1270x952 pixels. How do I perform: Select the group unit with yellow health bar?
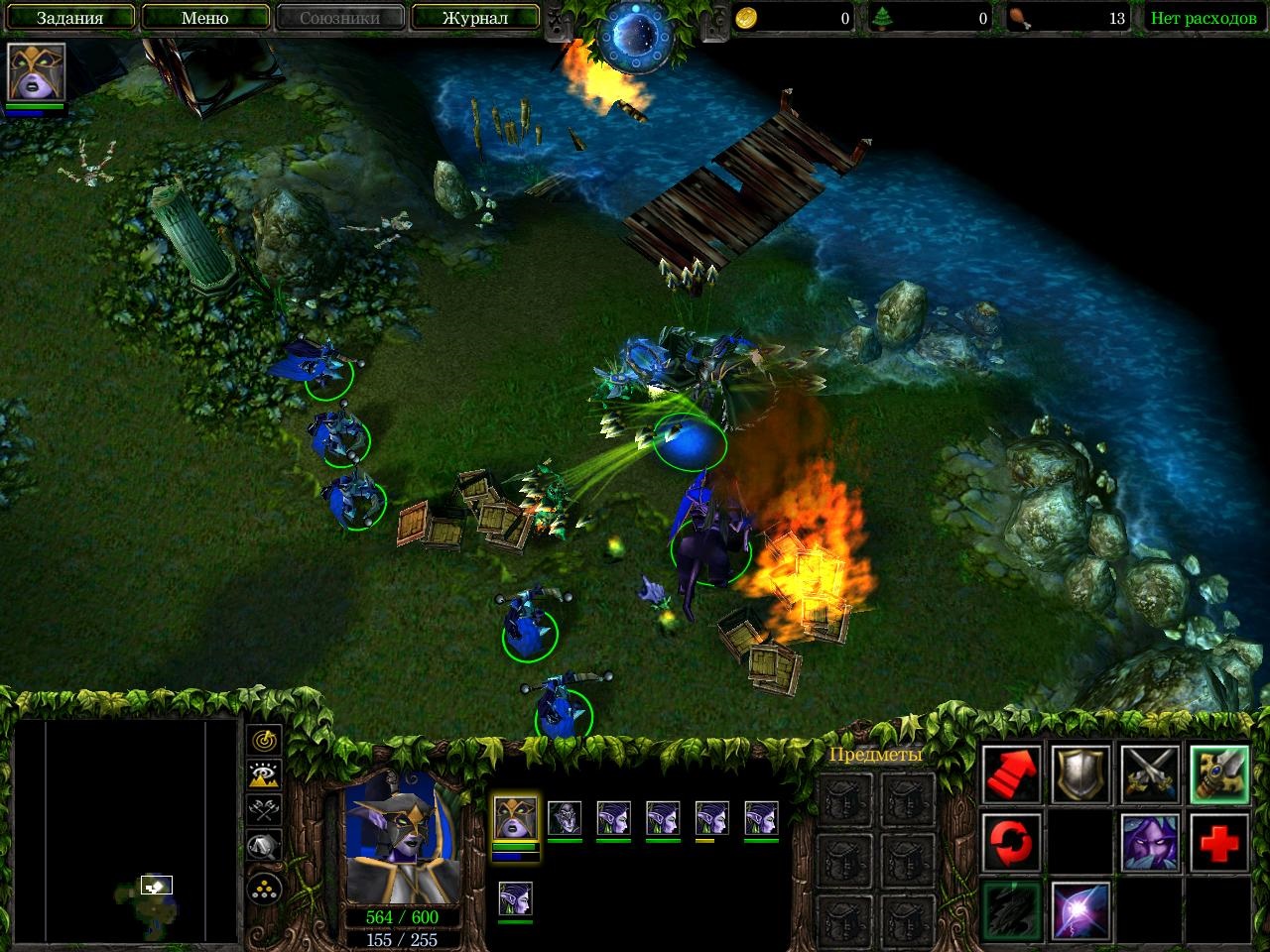point(711,819)
